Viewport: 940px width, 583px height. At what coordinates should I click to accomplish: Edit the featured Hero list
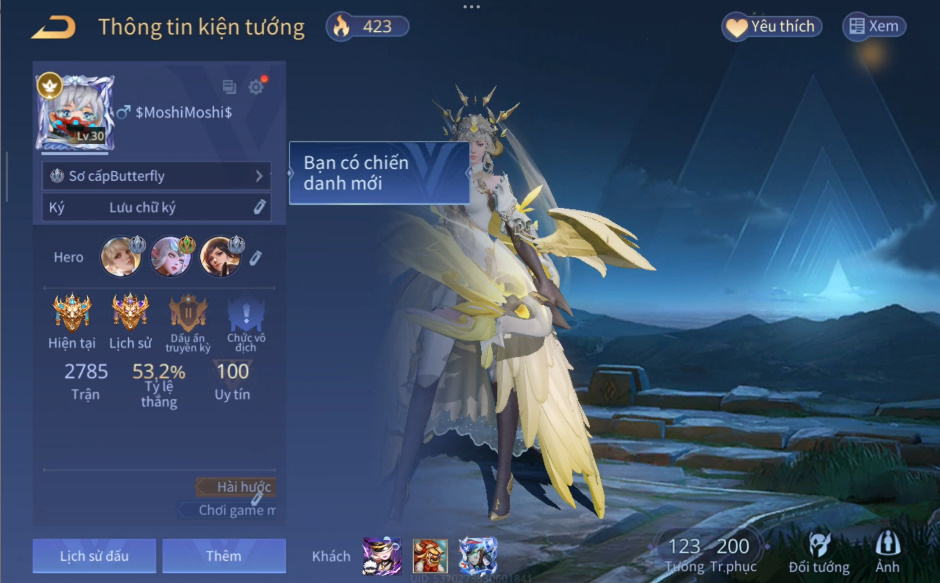256,258
